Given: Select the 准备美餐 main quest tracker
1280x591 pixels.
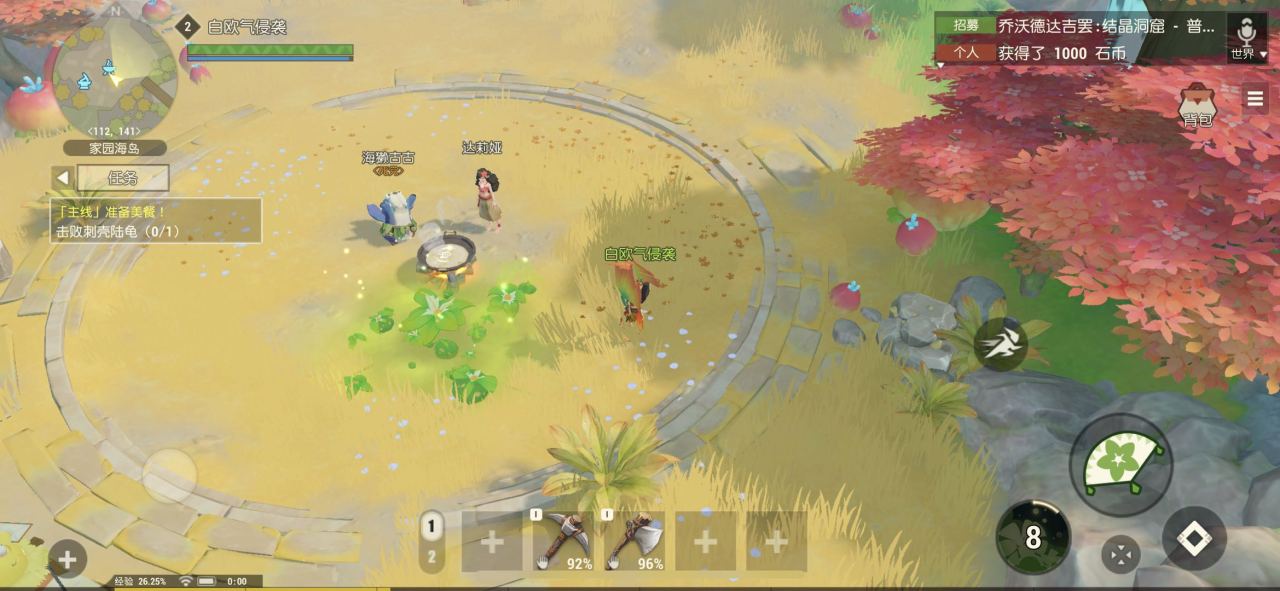Looking at the screenshot, I should click(x=156, y=221).
